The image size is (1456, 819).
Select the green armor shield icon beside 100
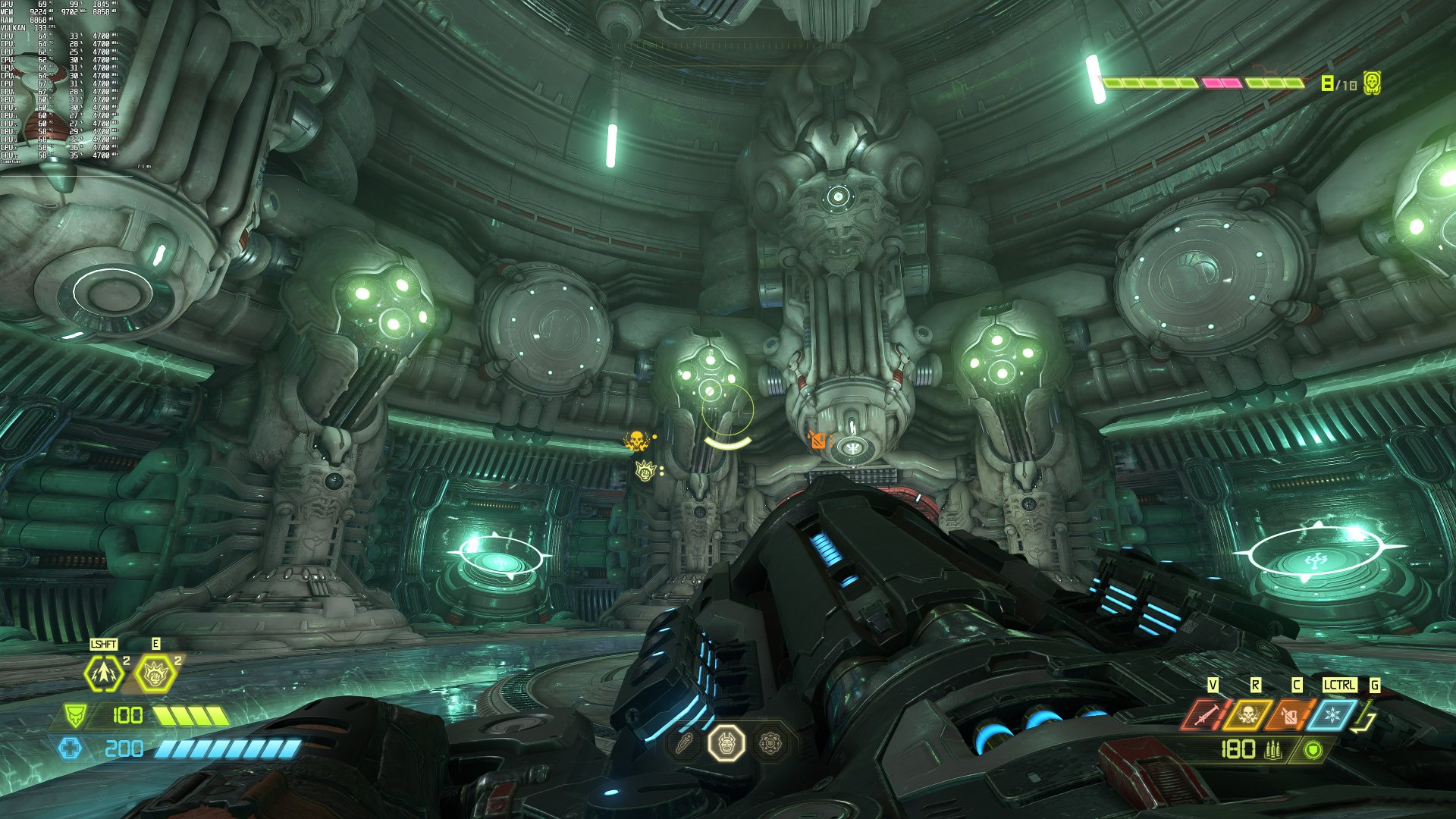click(x=75, y=716)
